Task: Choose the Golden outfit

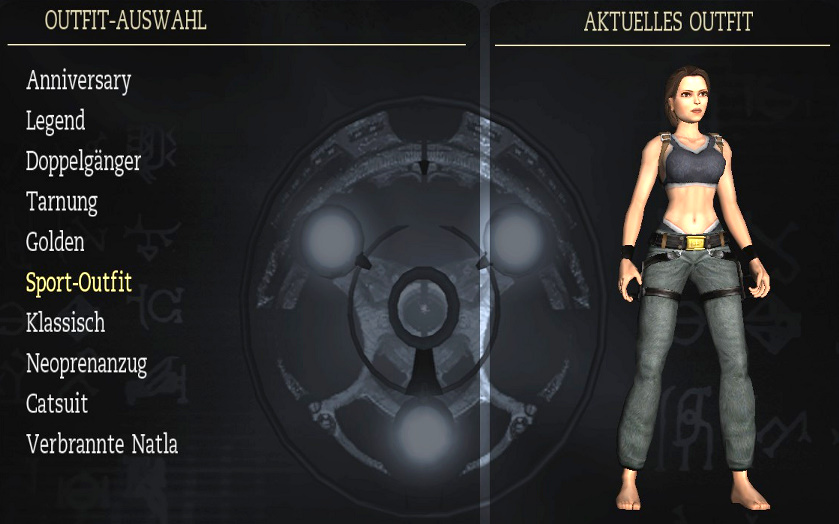Action: pyautogui.click(x=55, y=242)
